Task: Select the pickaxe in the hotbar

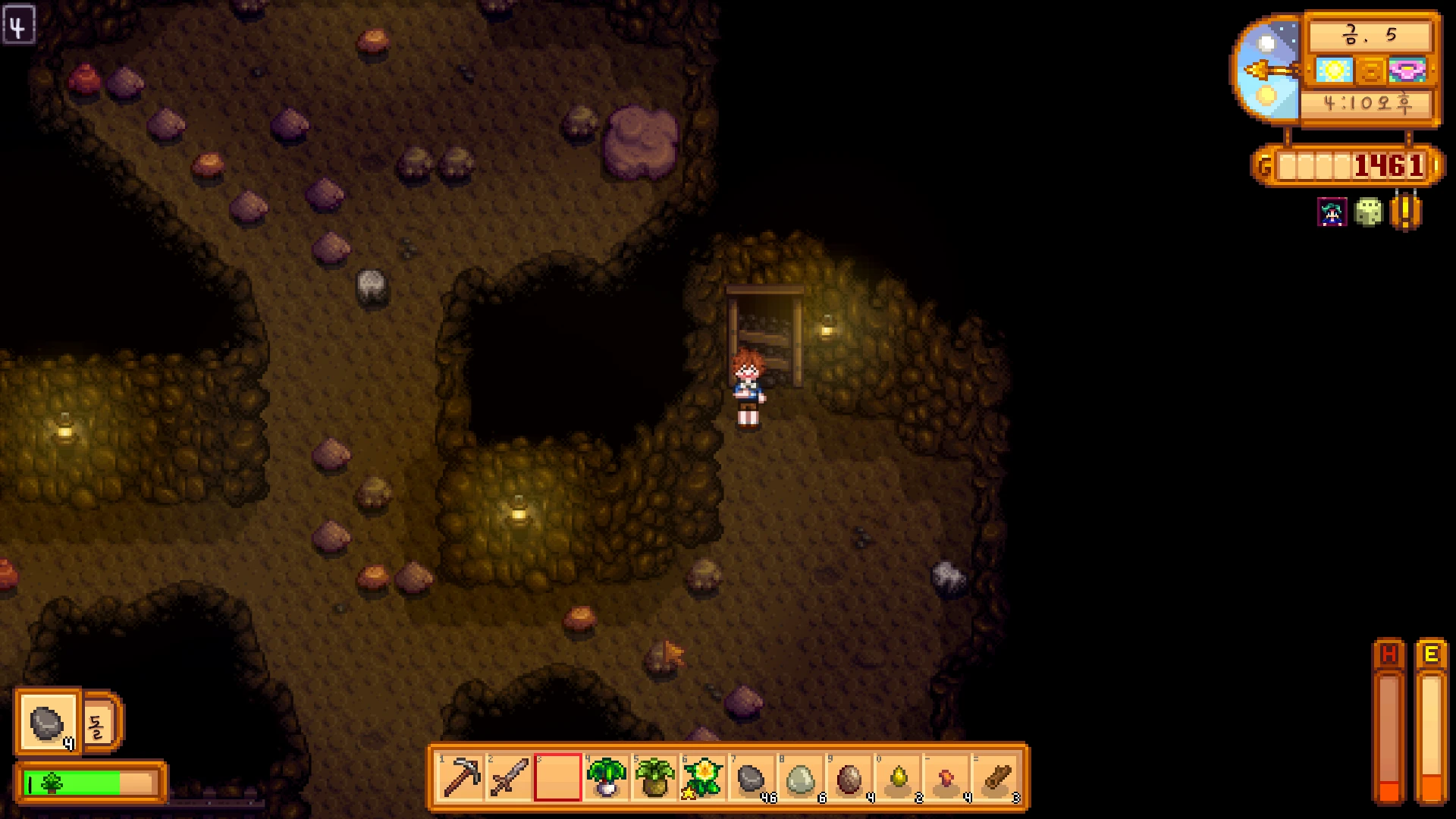Action: point(461,777)
